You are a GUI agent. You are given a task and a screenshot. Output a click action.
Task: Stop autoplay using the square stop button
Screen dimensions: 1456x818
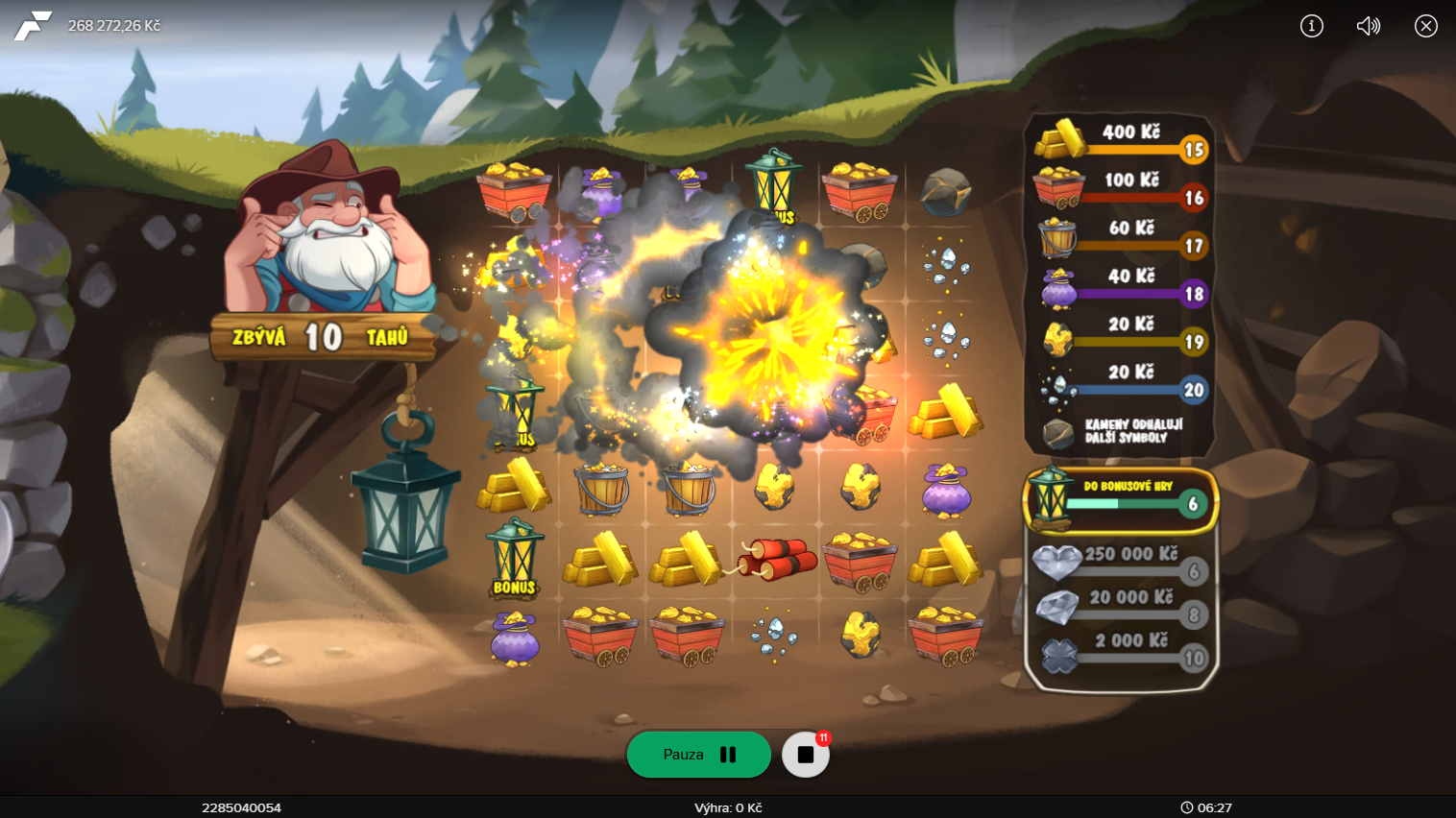(x=805, y=755)
